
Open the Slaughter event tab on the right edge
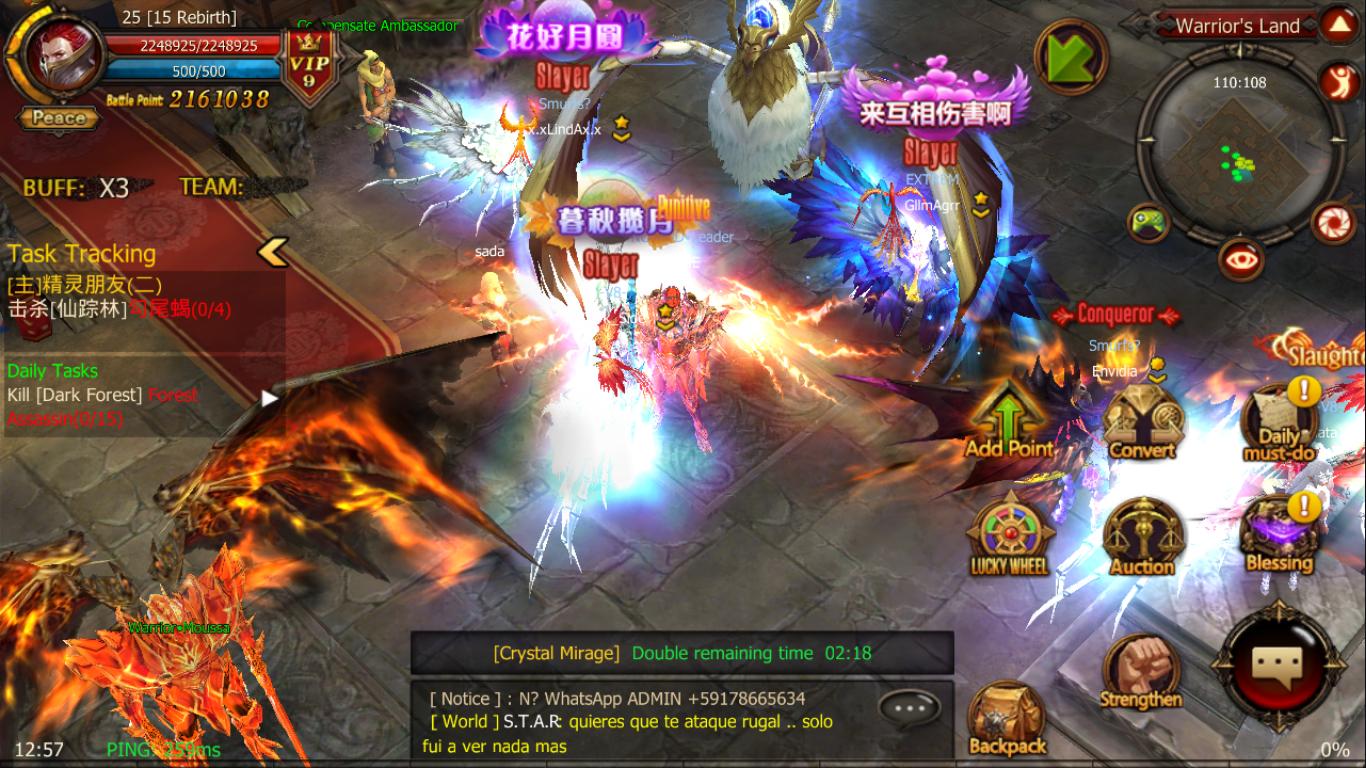1330,355
